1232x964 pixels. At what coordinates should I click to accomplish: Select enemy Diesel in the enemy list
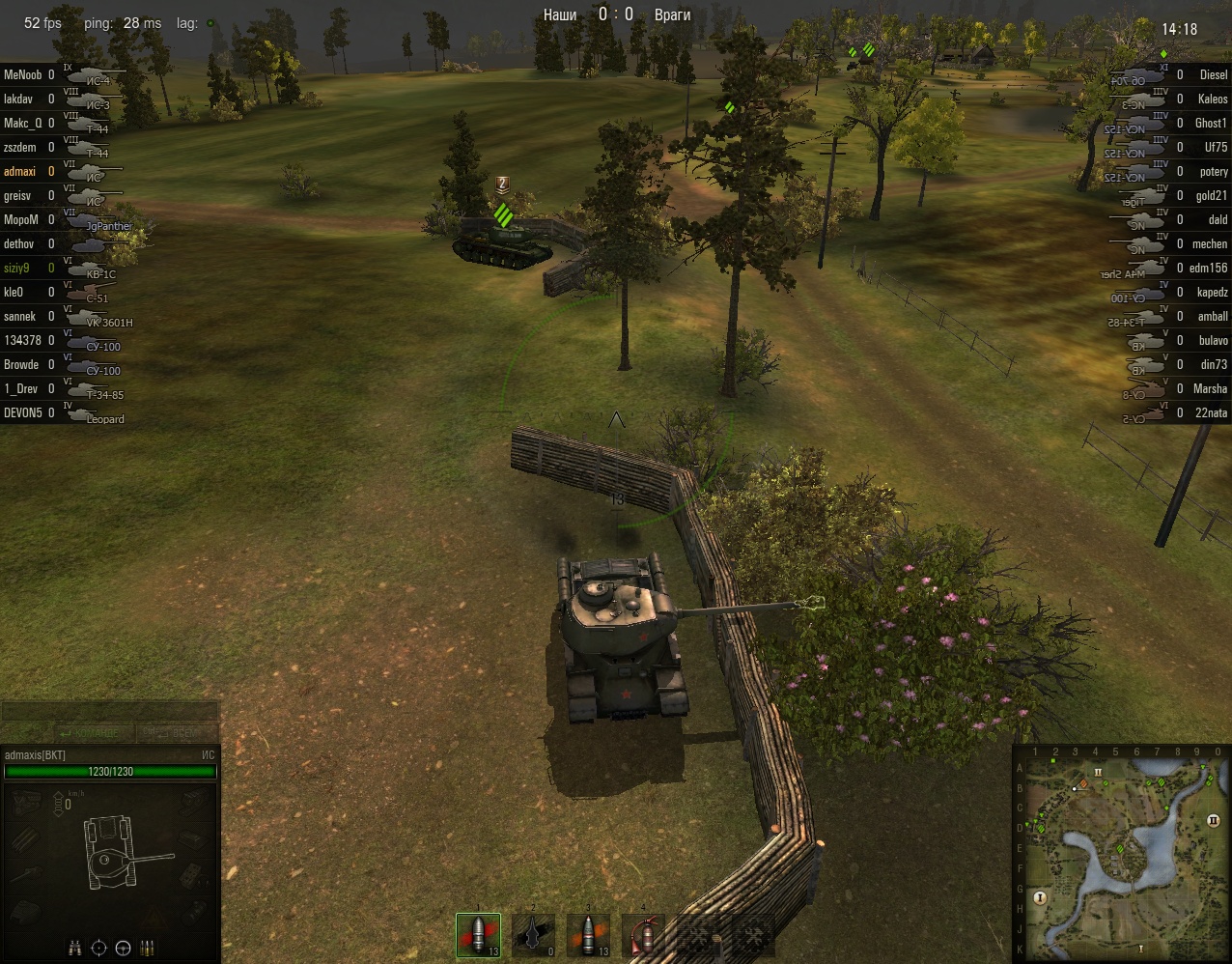pos(1213,74)
